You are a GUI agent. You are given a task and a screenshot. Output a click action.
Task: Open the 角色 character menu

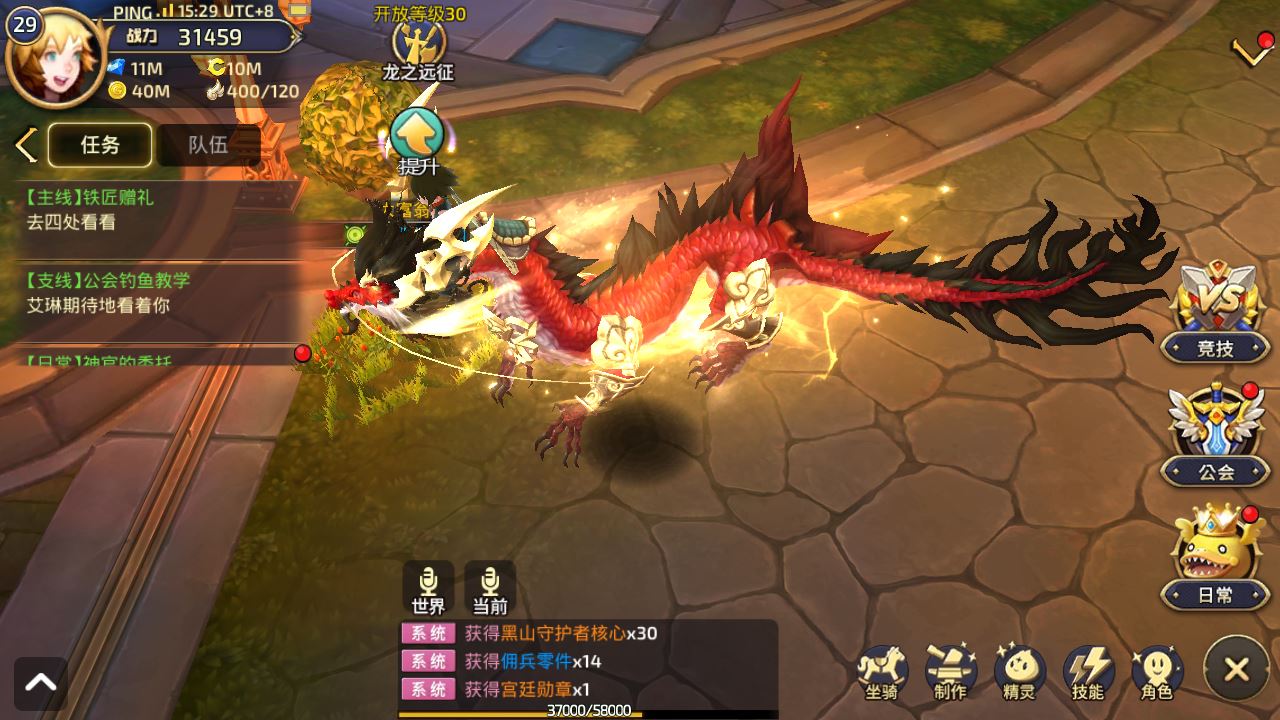pos(1157,670)
